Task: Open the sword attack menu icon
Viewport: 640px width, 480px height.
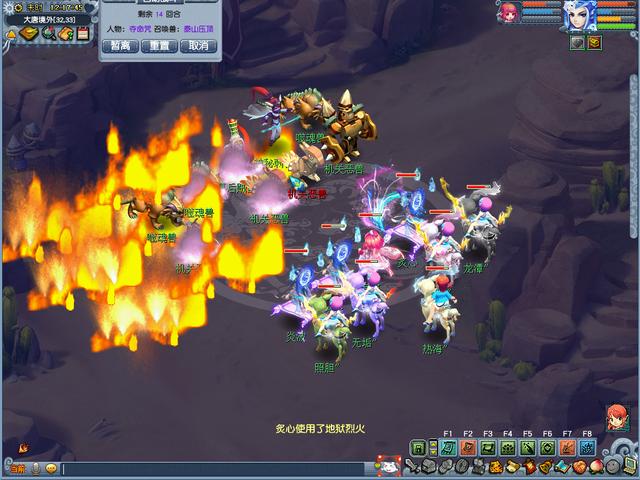Action: (412, 467)
